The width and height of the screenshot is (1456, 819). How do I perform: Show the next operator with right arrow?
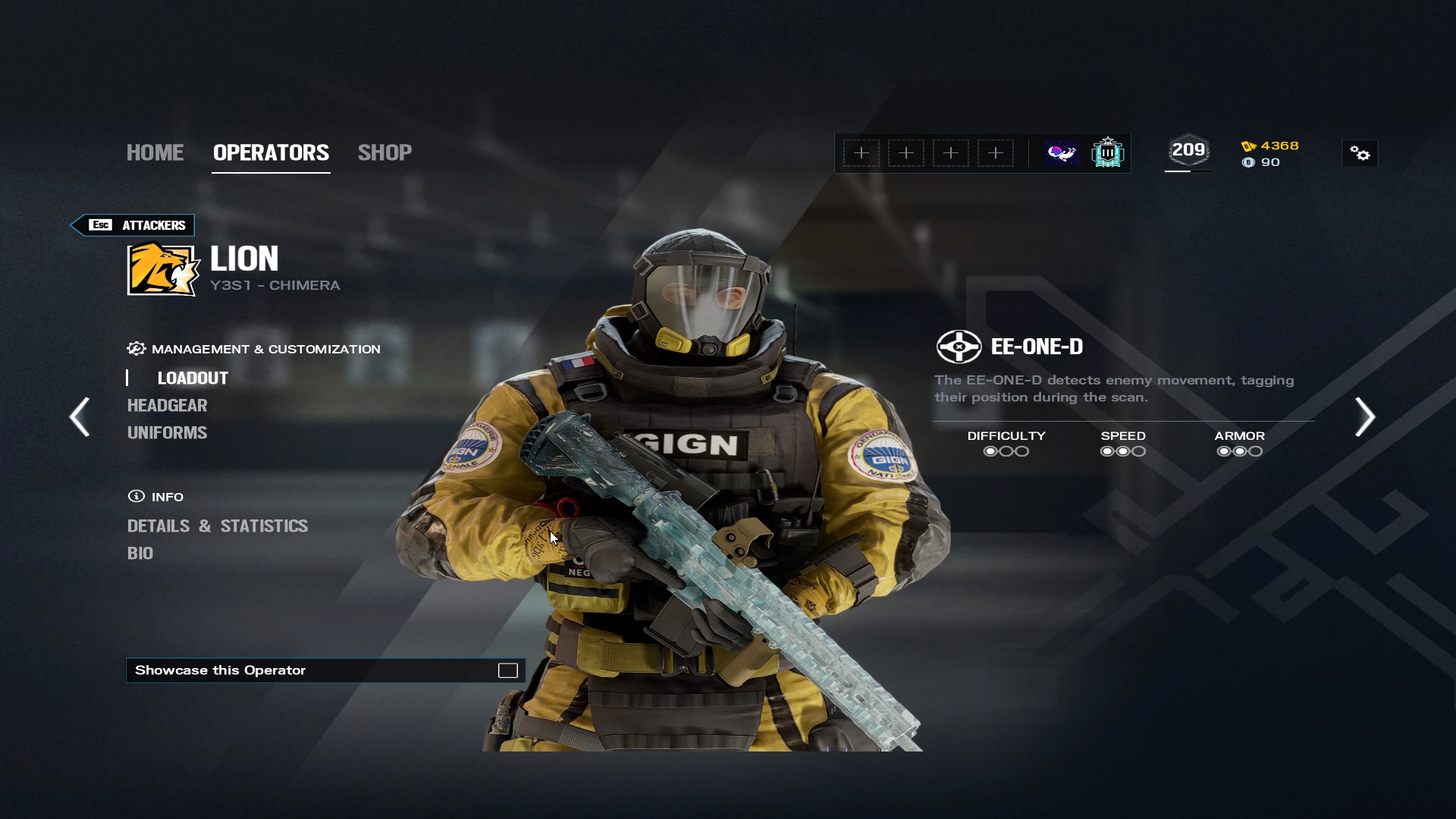coord(1364,416)
